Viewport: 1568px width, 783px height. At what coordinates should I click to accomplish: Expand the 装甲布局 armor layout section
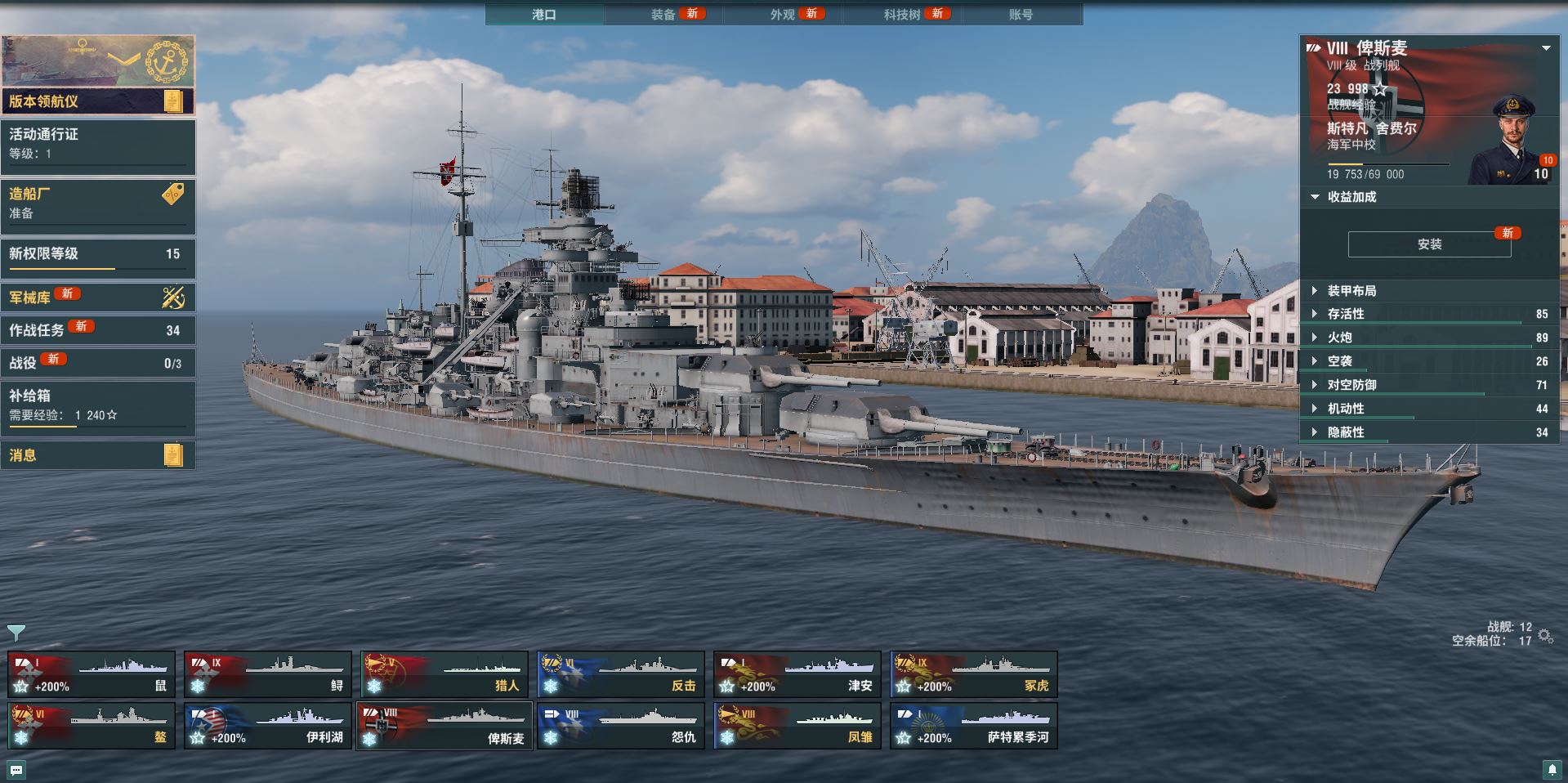(x=1351, y=291)
